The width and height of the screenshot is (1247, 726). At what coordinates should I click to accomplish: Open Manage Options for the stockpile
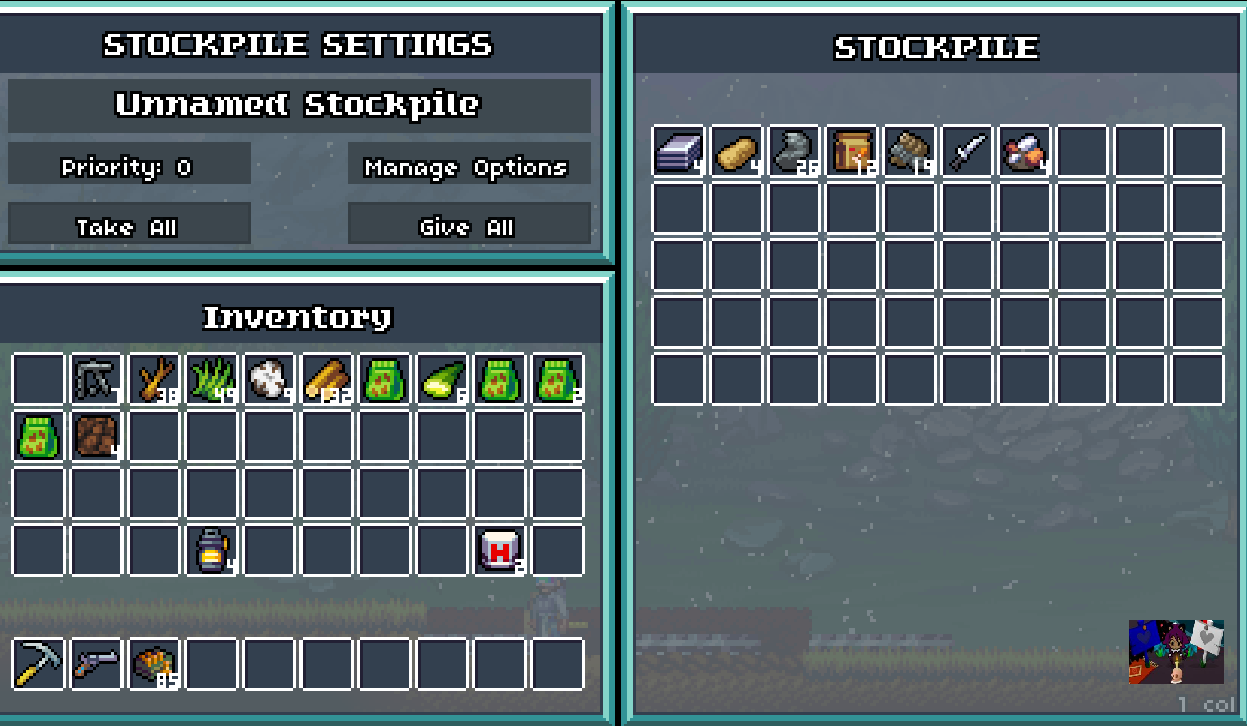tap(468, 166)
